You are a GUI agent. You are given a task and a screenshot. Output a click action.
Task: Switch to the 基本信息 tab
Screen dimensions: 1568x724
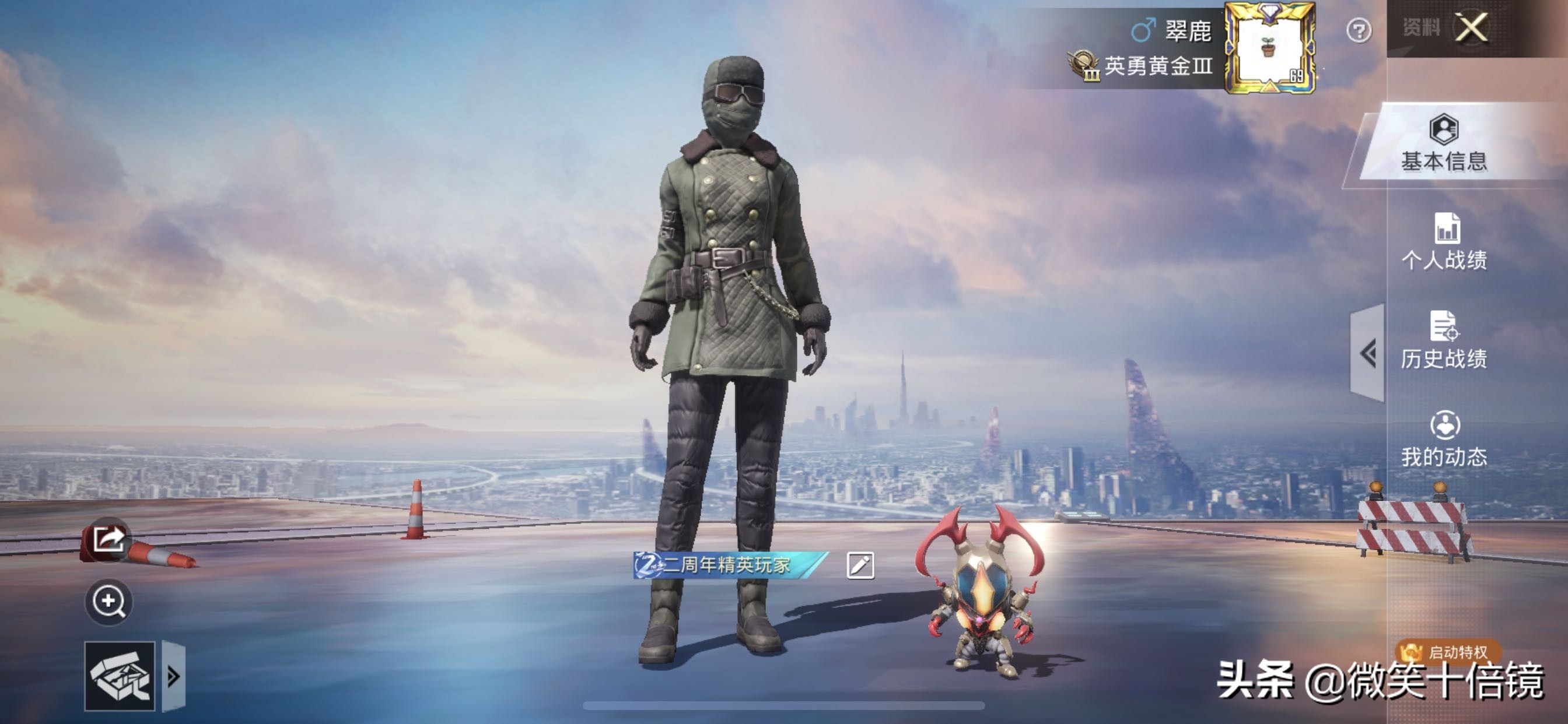[1444, 143]
